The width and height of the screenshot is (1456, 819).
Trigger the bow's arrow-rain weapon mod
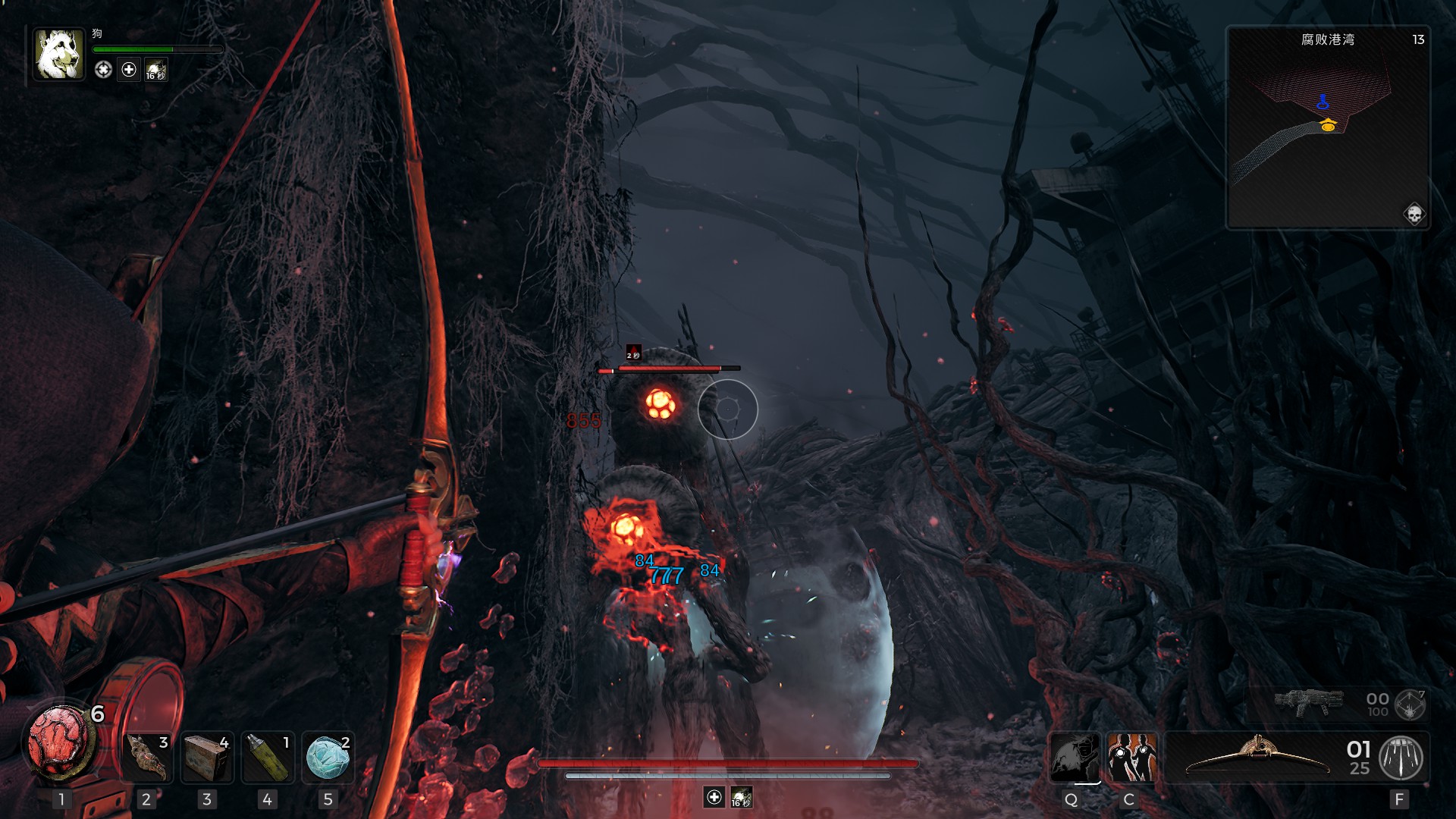tap(1401, 758)
